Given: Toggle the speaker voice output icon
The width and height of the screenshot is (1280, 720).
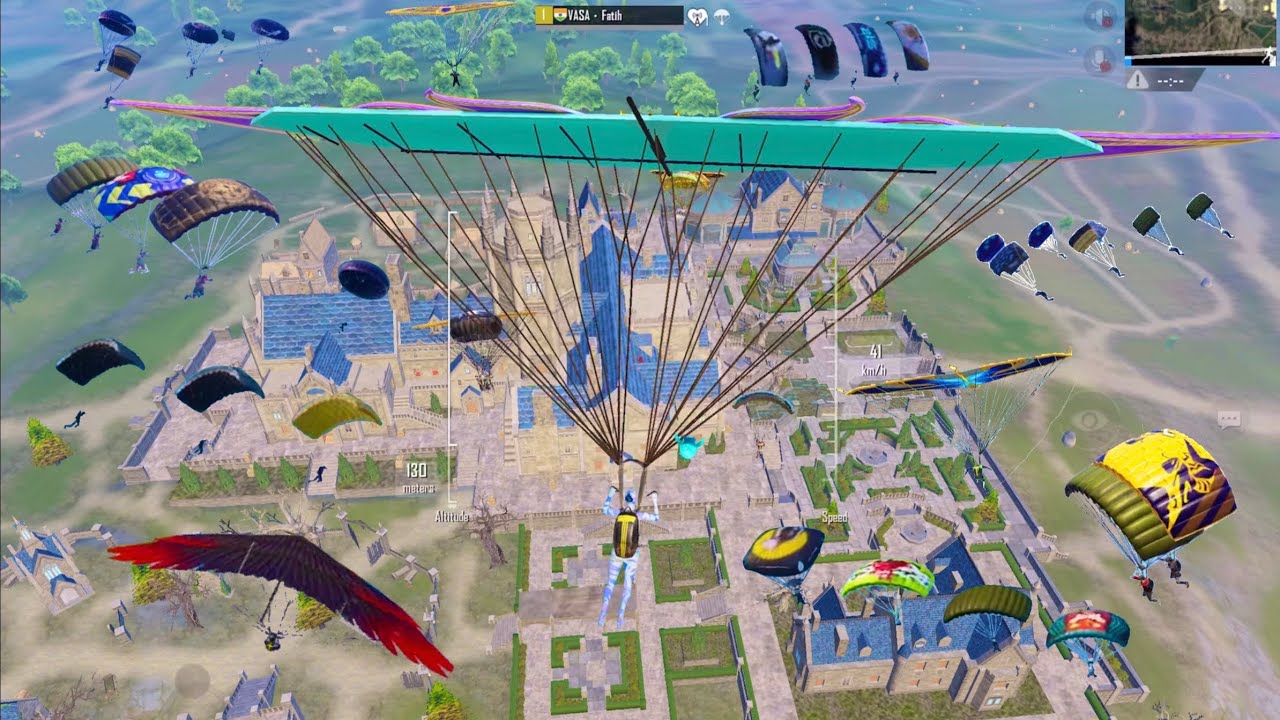Looking at the screenshot, I should click(1100, 17).
